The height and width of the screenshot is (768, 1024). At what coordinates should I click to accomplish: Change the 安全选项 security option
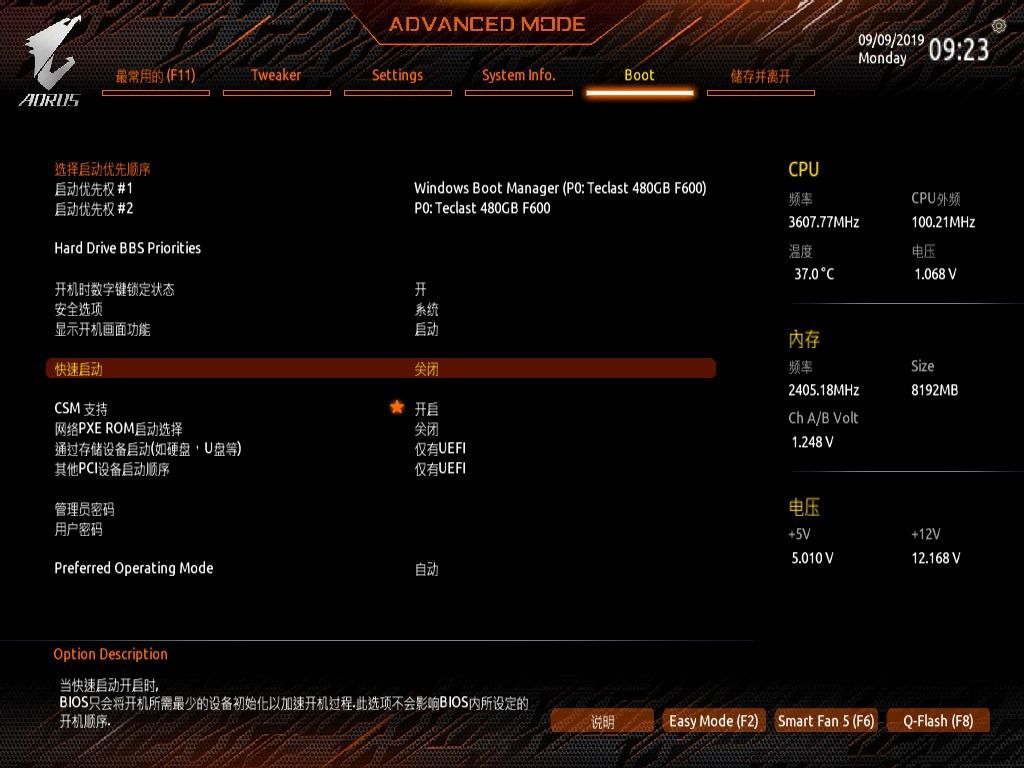coord(78,309)
